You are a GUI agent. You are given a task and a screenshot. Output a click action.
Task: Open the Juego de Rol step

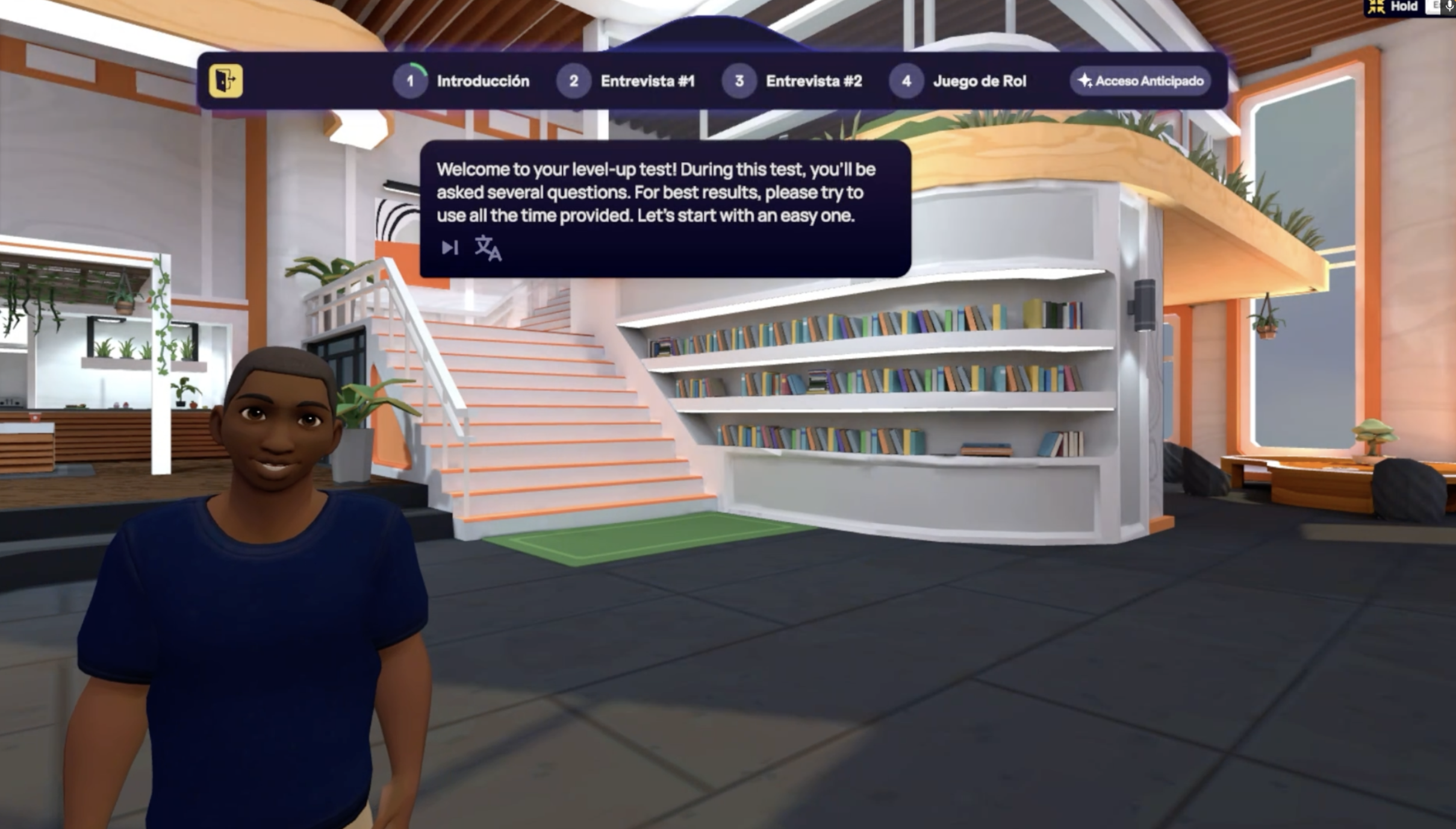pyautogui.click(x=958, y=81)
